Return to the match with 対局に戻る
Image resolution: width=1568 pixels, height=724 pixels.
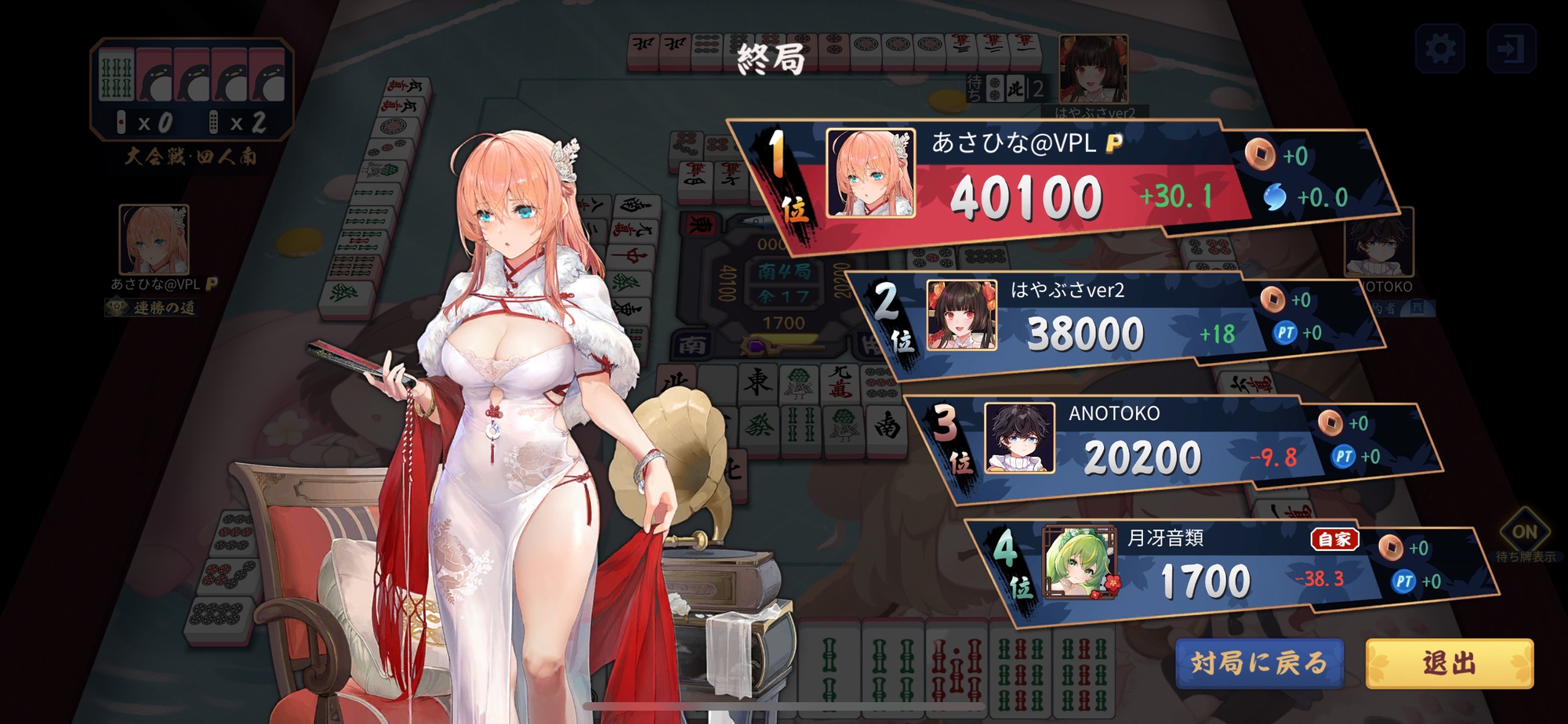click(x=1259, y=663)
